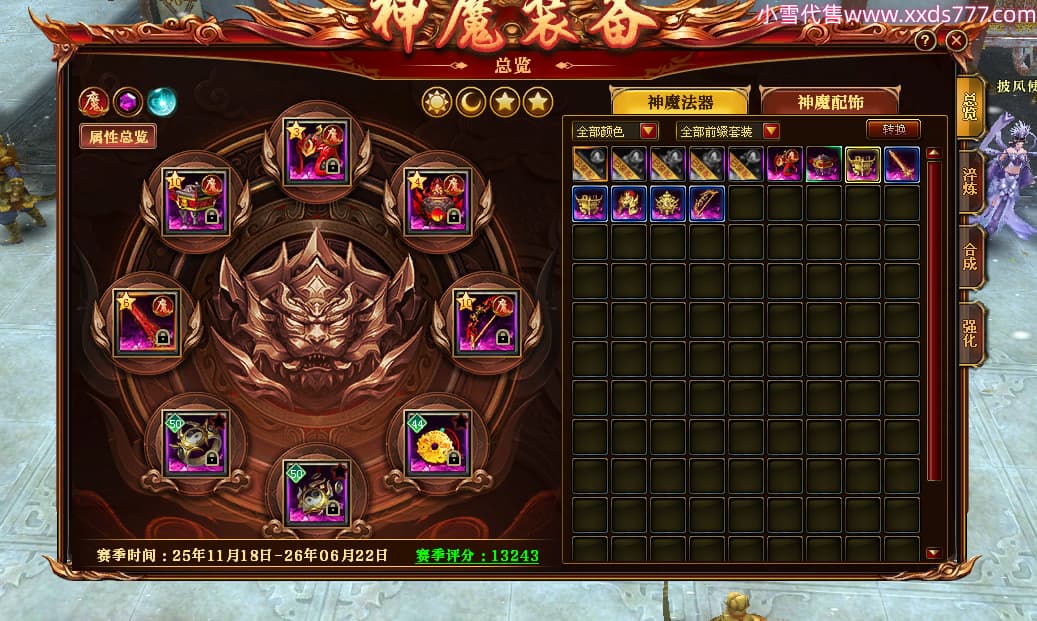Viewport: 1037px width, 621px height.
Task: Click the crescent moon icon
Action: point(471,102)
